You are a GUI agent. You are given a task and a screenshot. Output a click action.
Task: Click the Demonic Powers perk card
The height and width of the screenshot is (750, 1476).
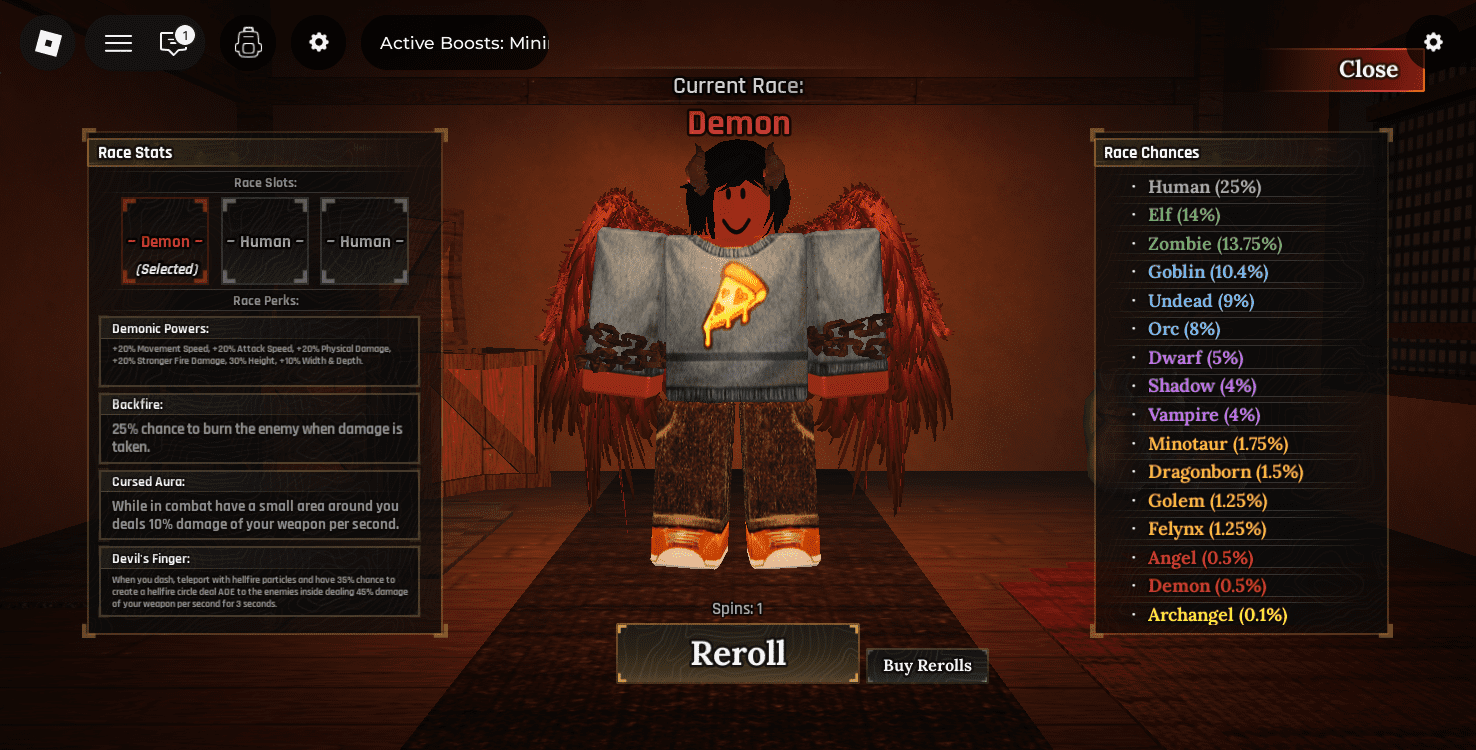click(259, 351)
